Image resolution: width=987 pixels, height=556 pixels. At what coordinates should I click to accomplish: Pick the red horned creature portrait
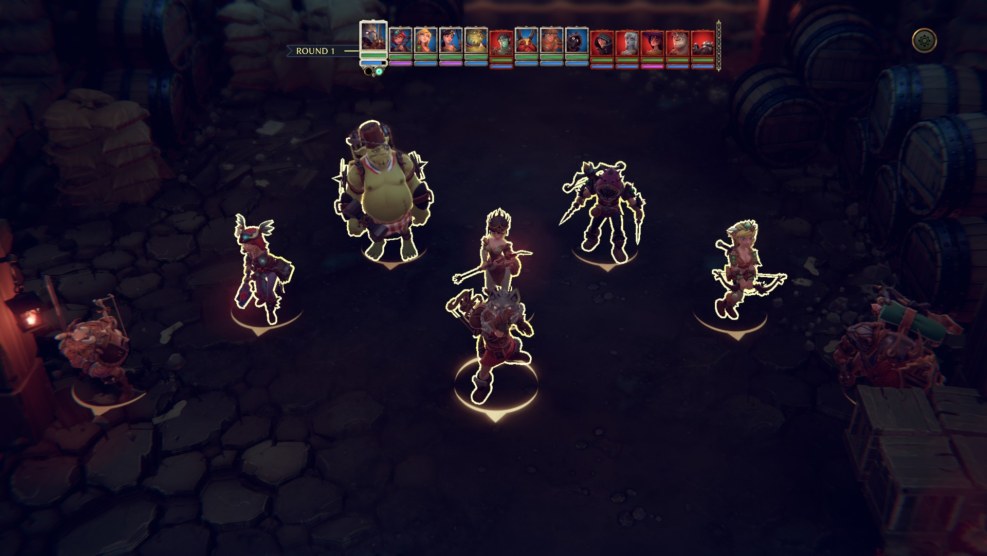pos(526,40)
